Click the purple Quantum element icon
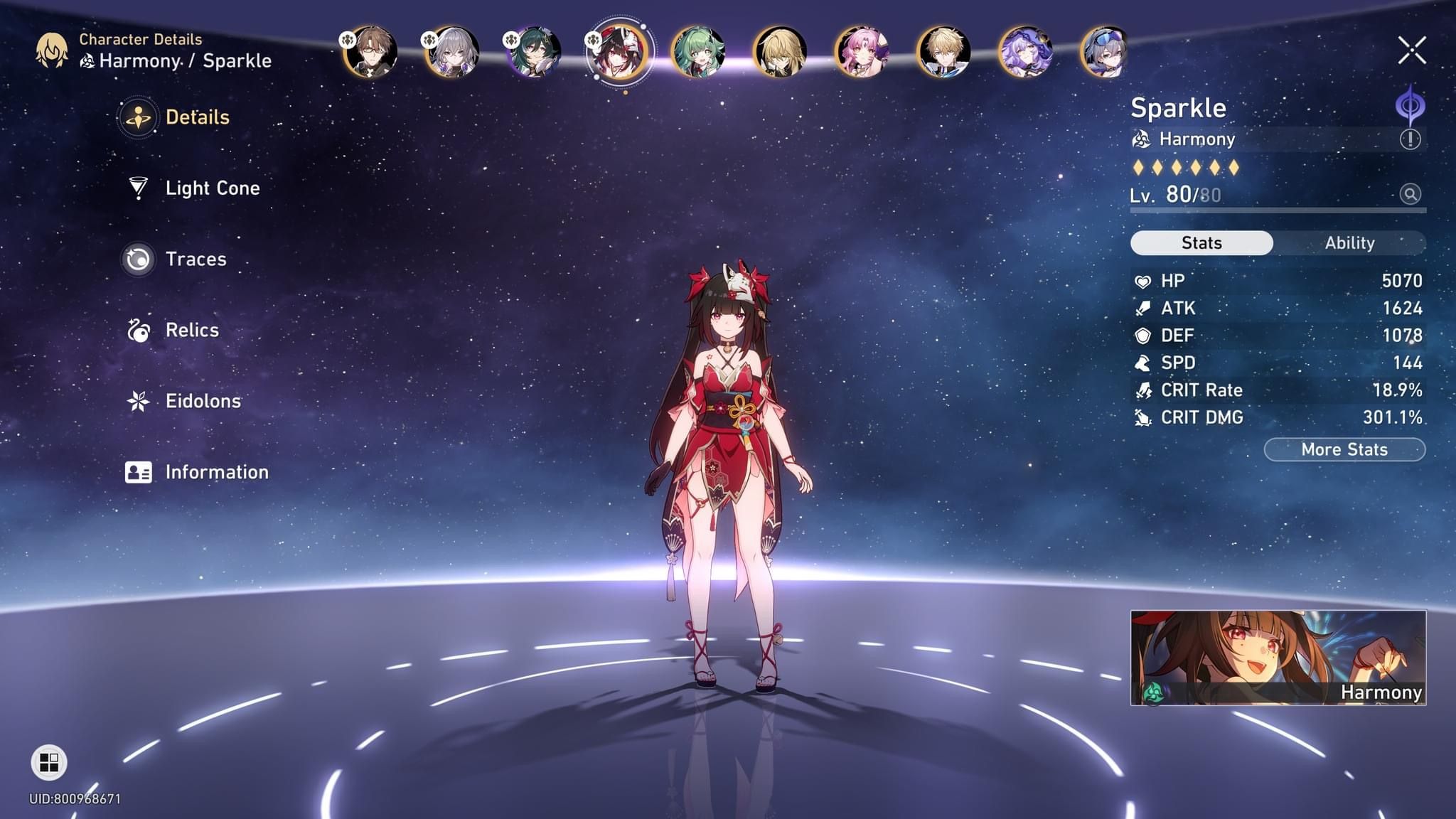Screen dimensions: 1456x819 pos(1410,107)
